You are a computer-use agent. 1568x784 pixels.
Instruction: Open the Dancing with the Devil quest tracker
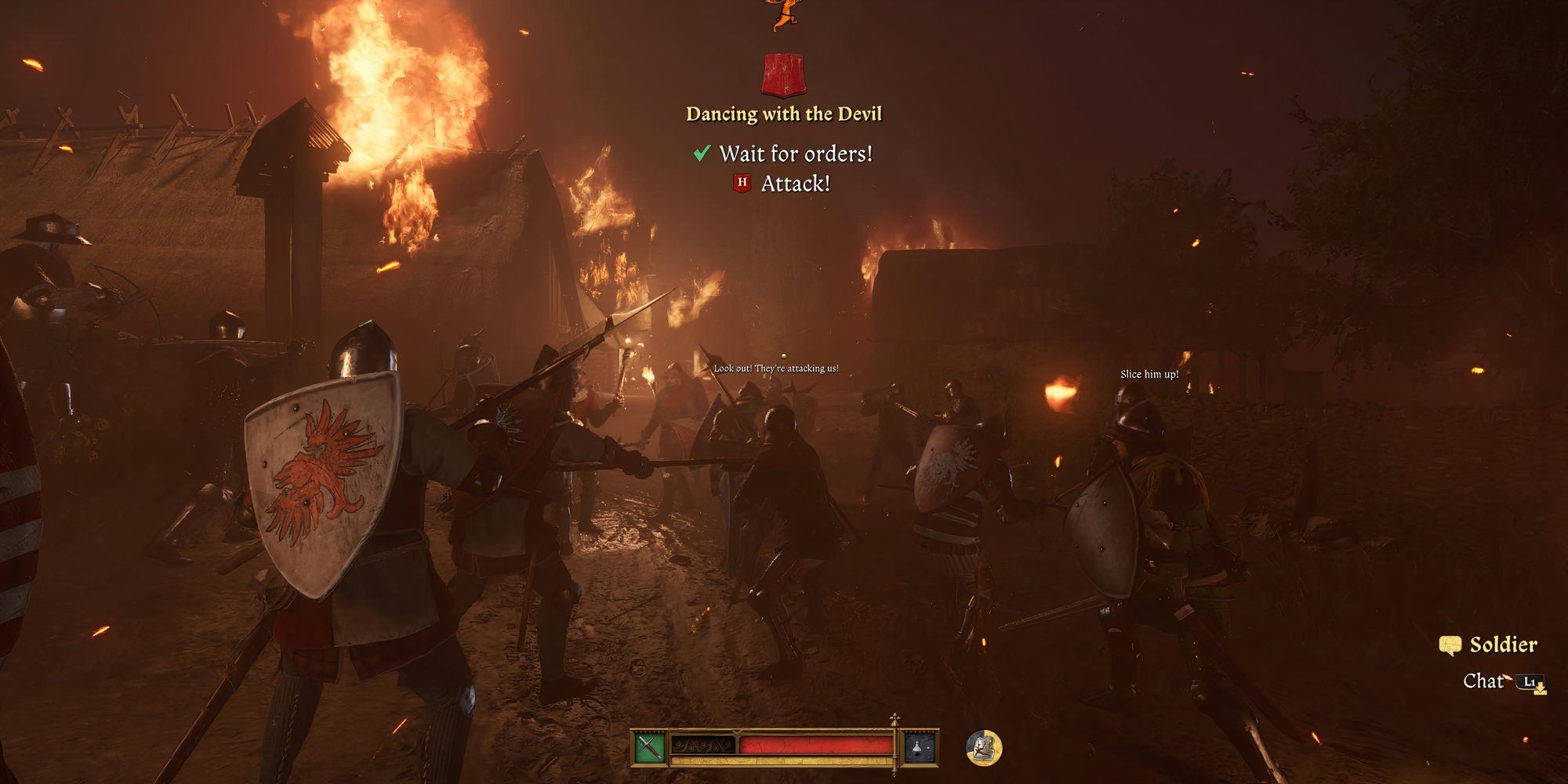[783, 114]
